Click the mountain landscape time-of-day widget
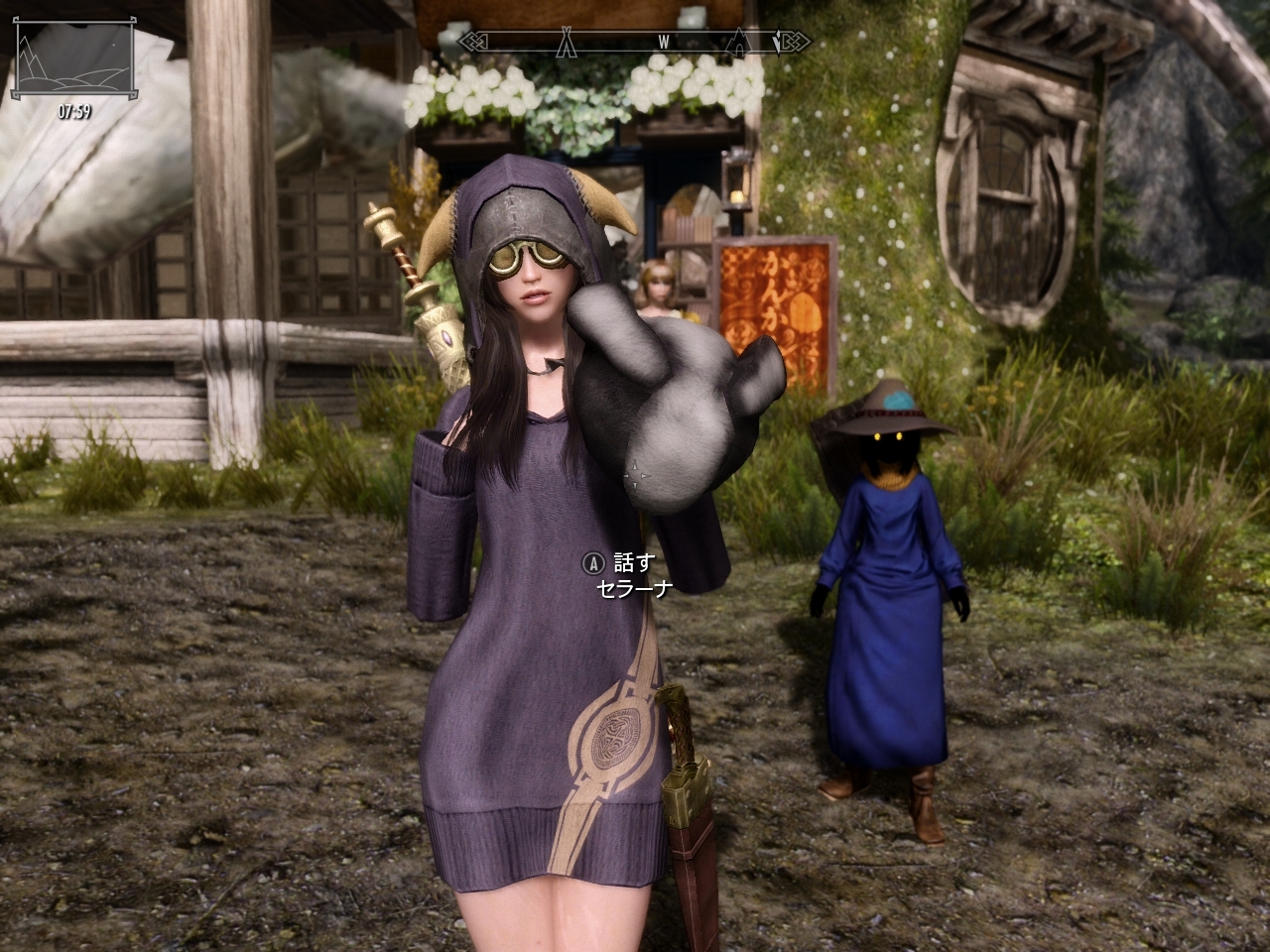 coord(73,61)
